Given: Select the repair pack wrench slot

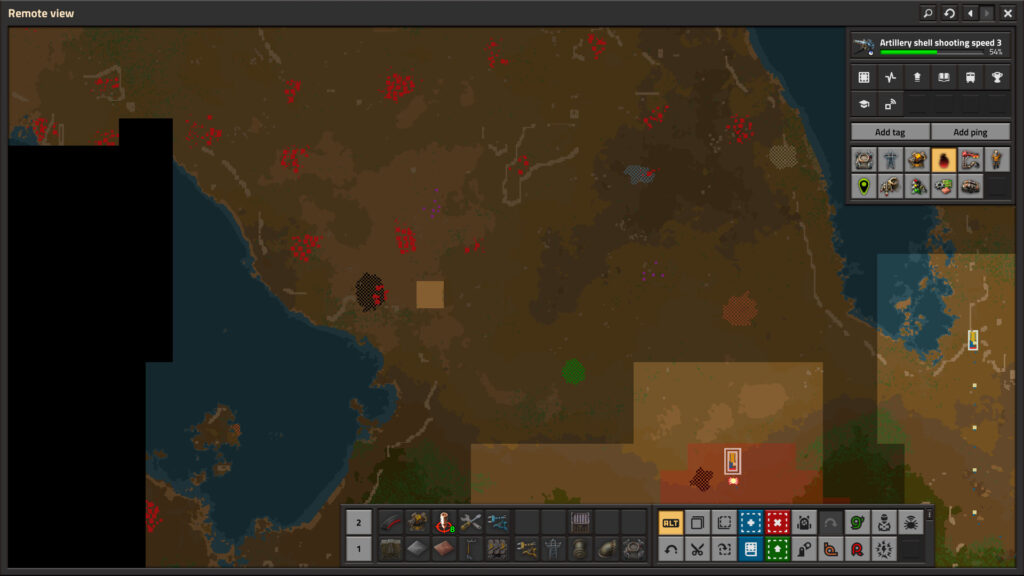Looking at the screenshot, I should pyautogui.click(x=471, y=522).
